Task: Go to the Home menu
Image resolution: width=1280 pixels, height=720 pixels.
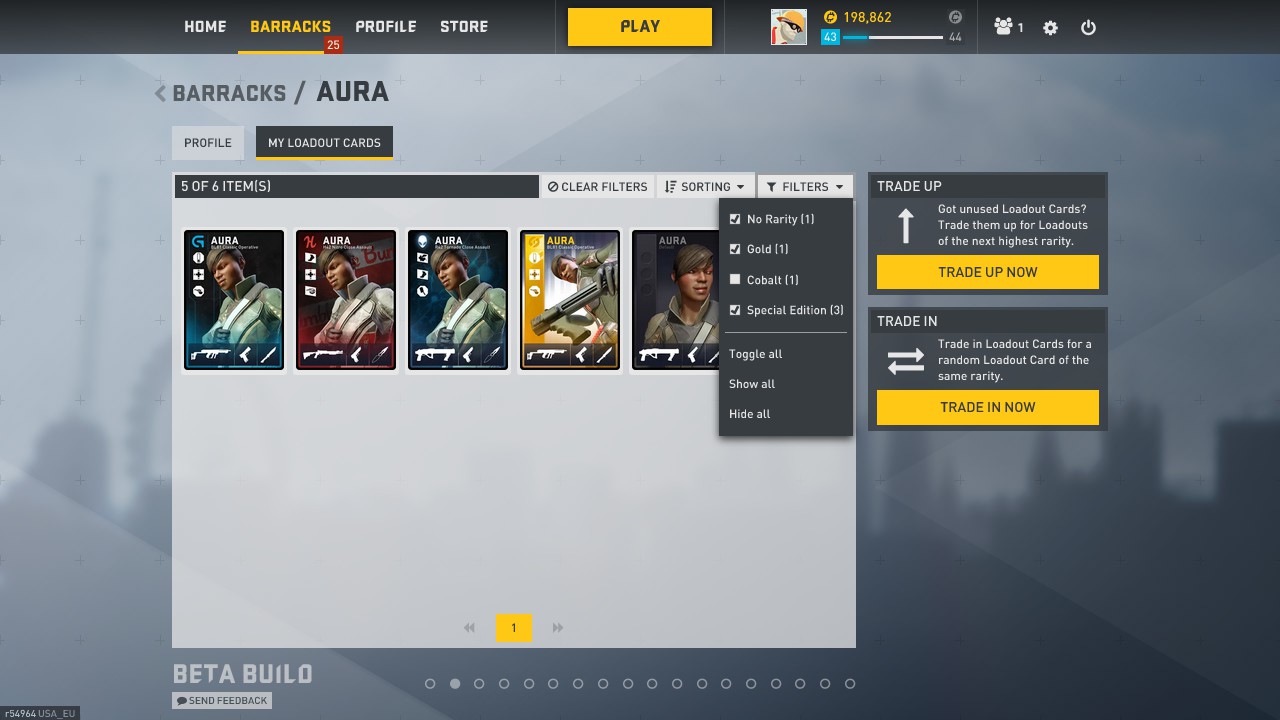Action: pos(205,27)
